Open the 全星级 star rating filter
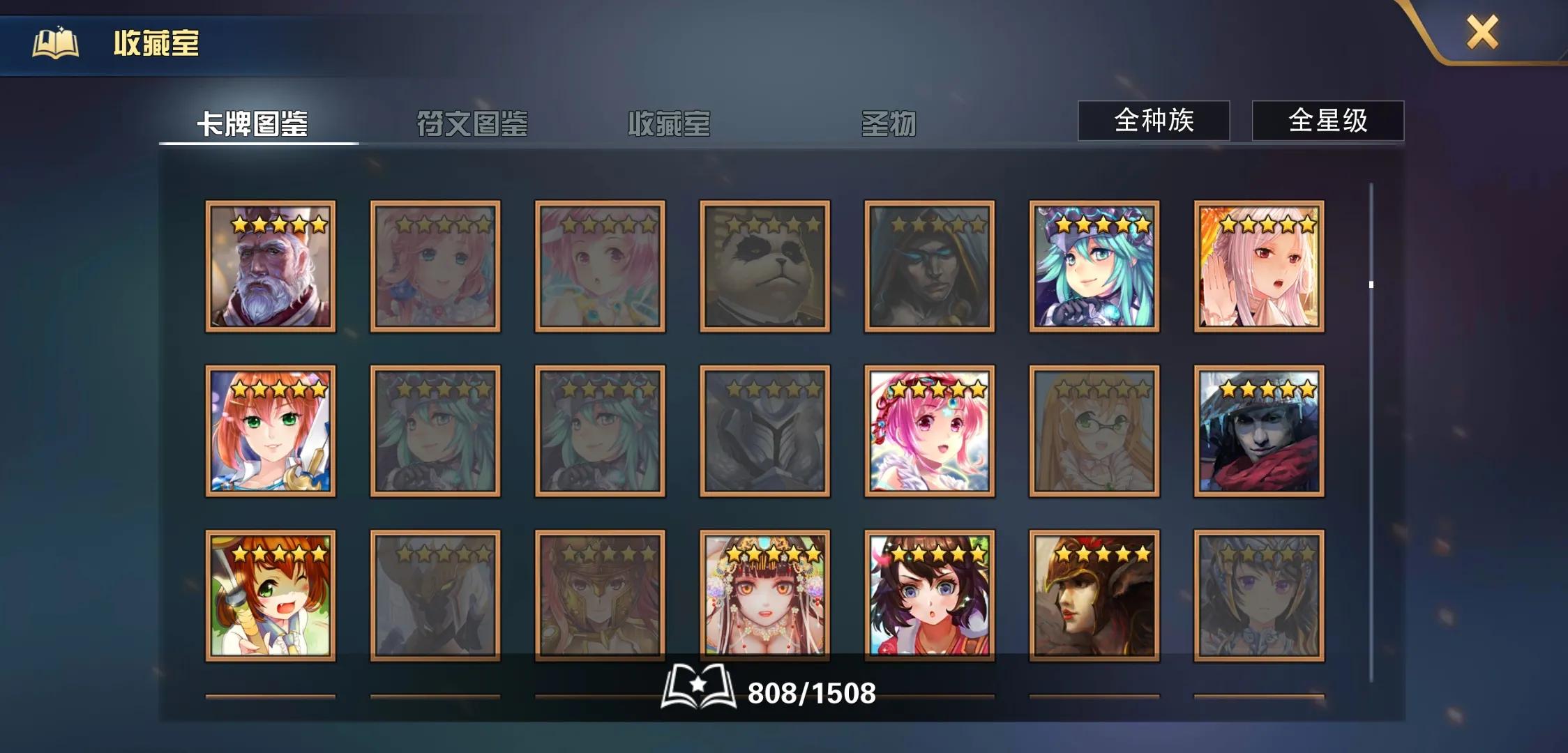The height and width of the screenshot is (753, 1568). click(x=1326, y=121)
